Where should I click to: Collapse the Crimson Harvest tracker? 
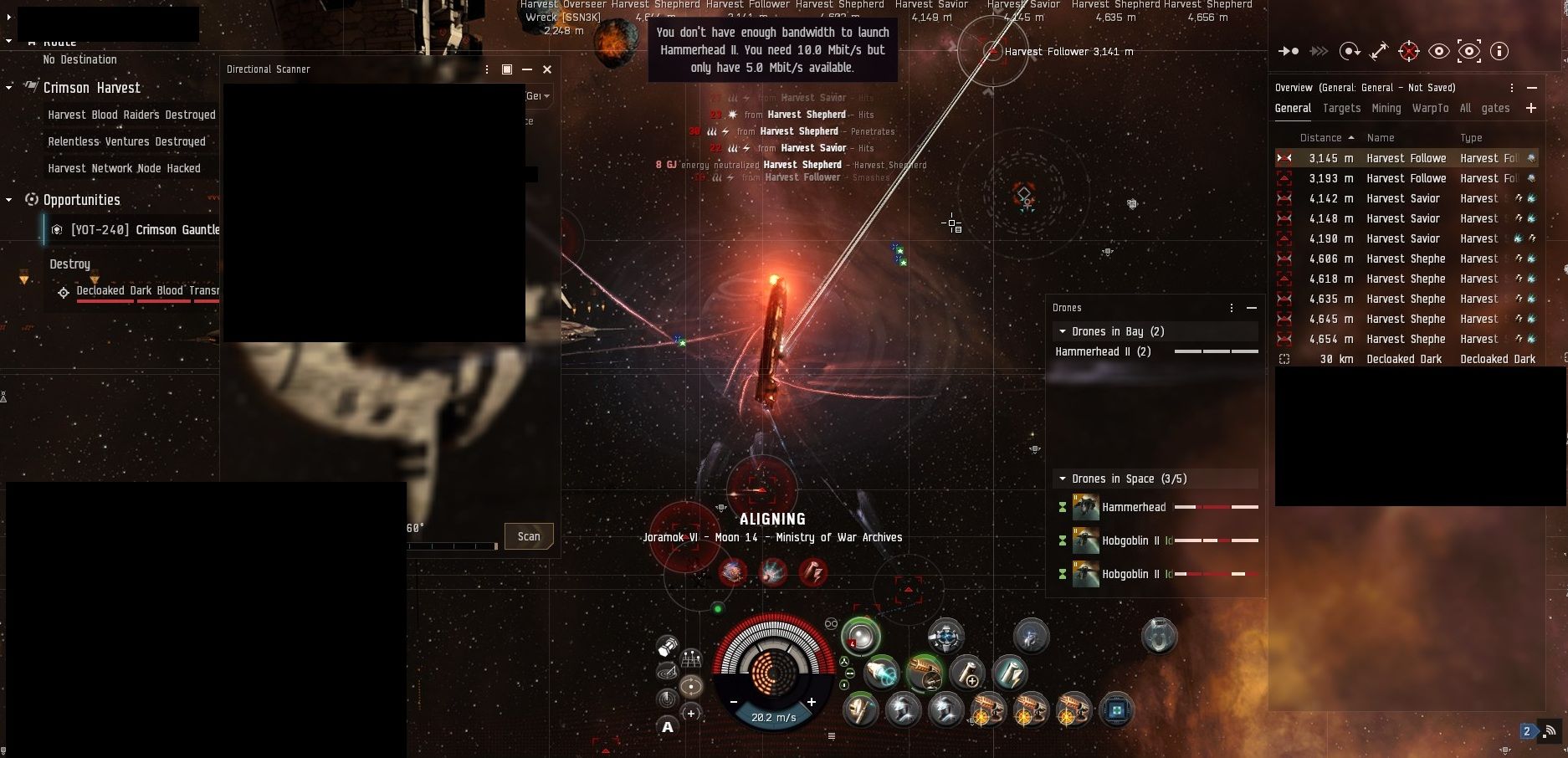click(9, 88)
